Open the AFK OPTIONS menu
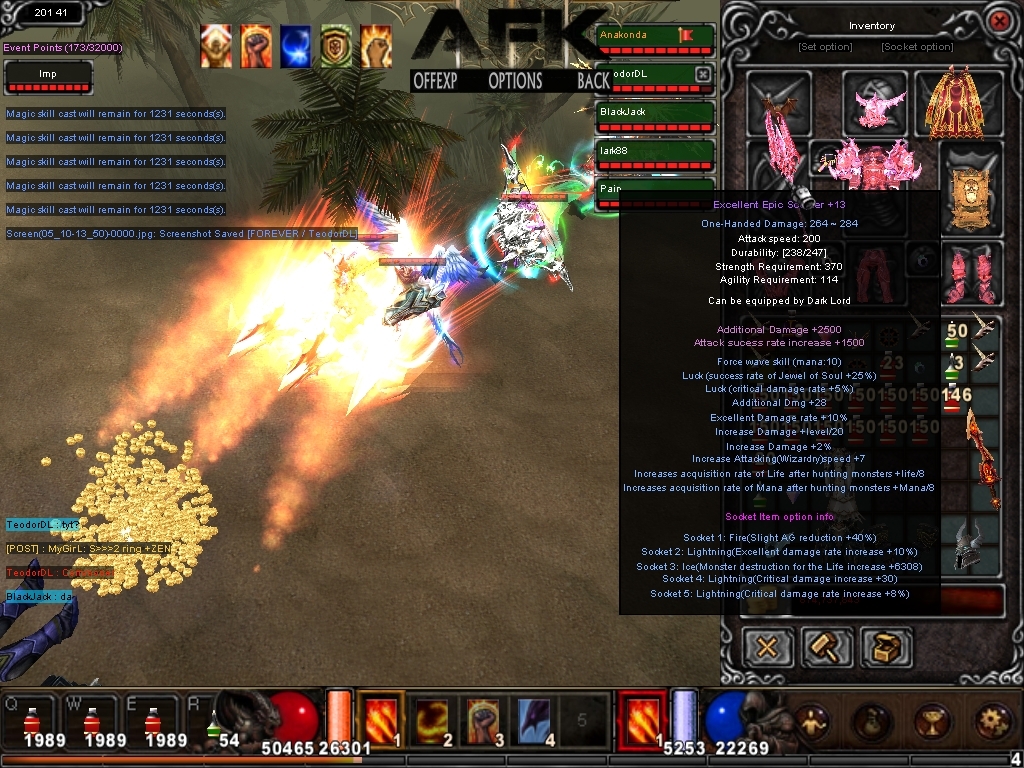Viewport: 1024px width, 768px height. 515,81
